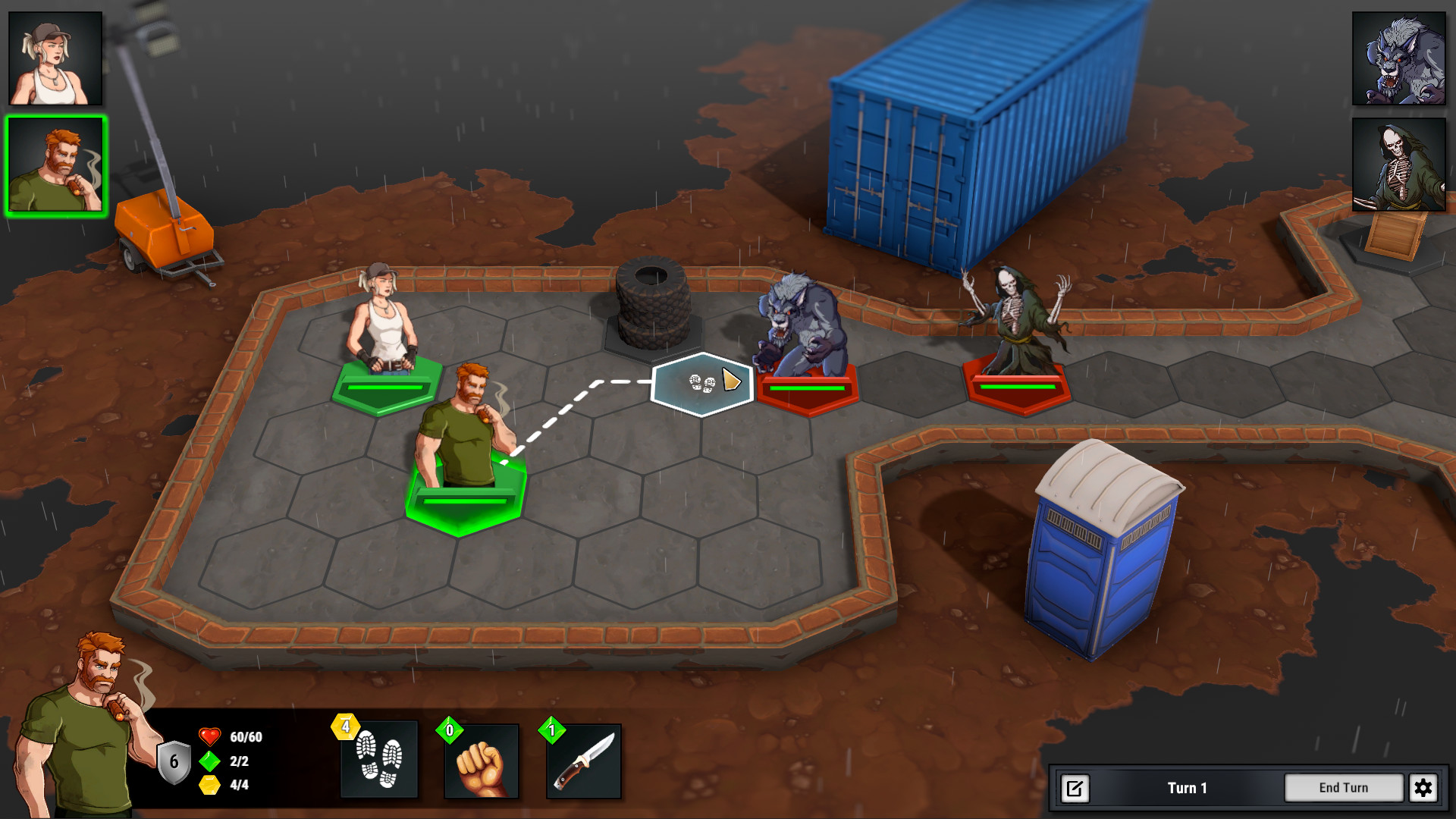Select the footprints movement ability icon
The height and width of the screenshot is (819, 1456).
[x=379, y=761]
